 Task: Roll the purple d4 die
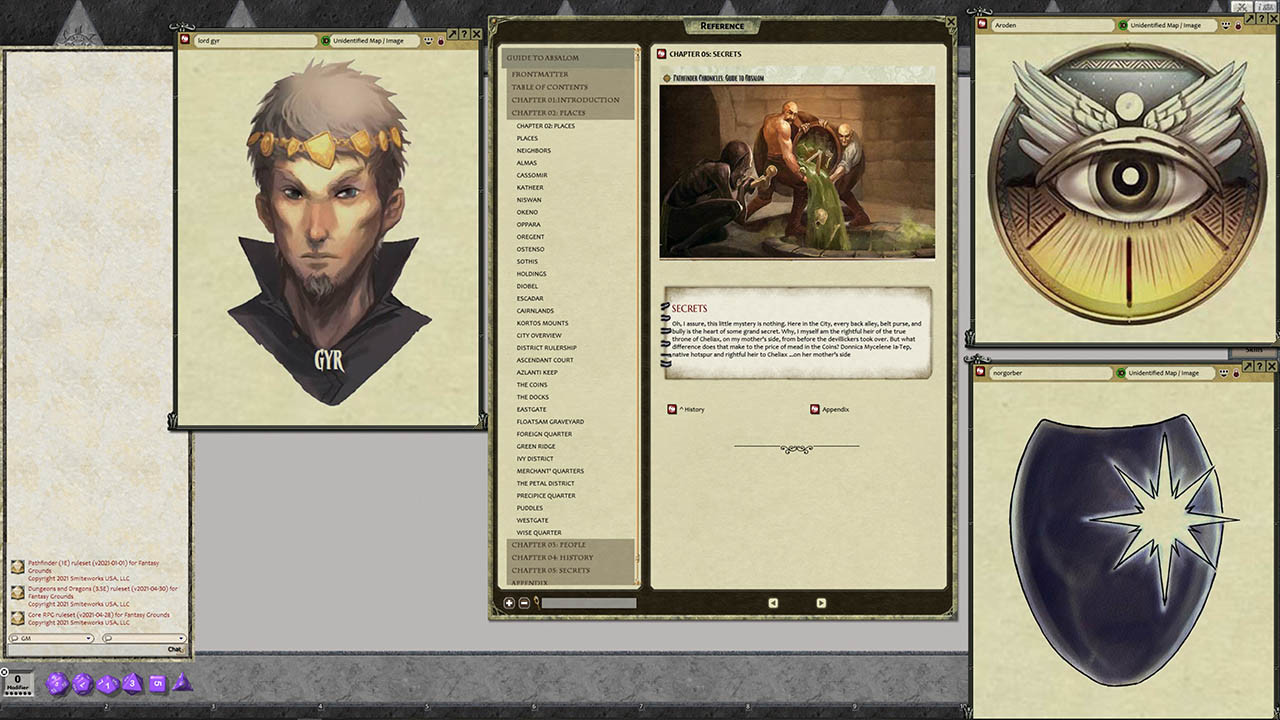[x=183, y=686]
